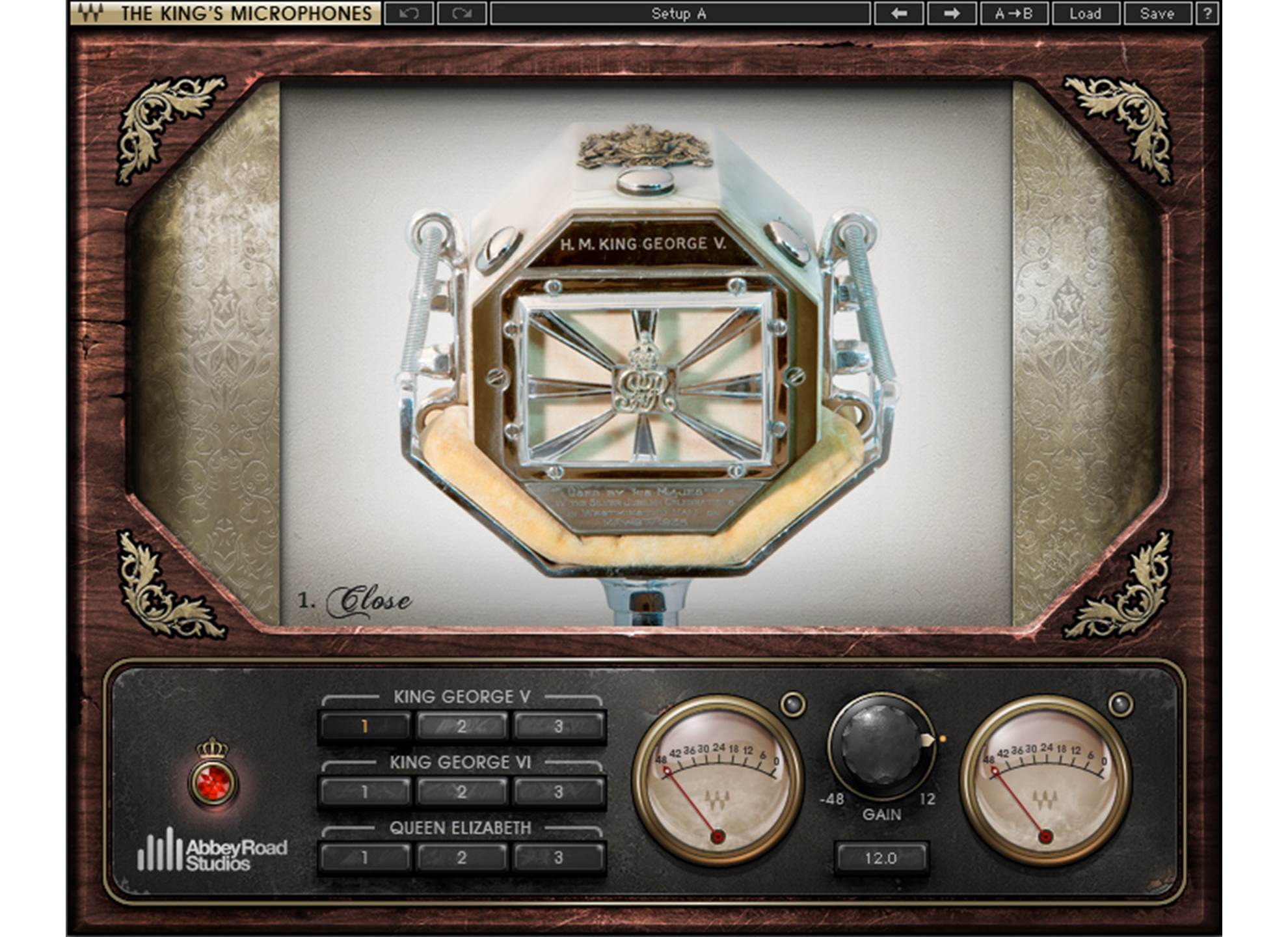The width and height of the screenshot is (1288, 937).
Task: Click the redo arrow button
Action: 462,14
